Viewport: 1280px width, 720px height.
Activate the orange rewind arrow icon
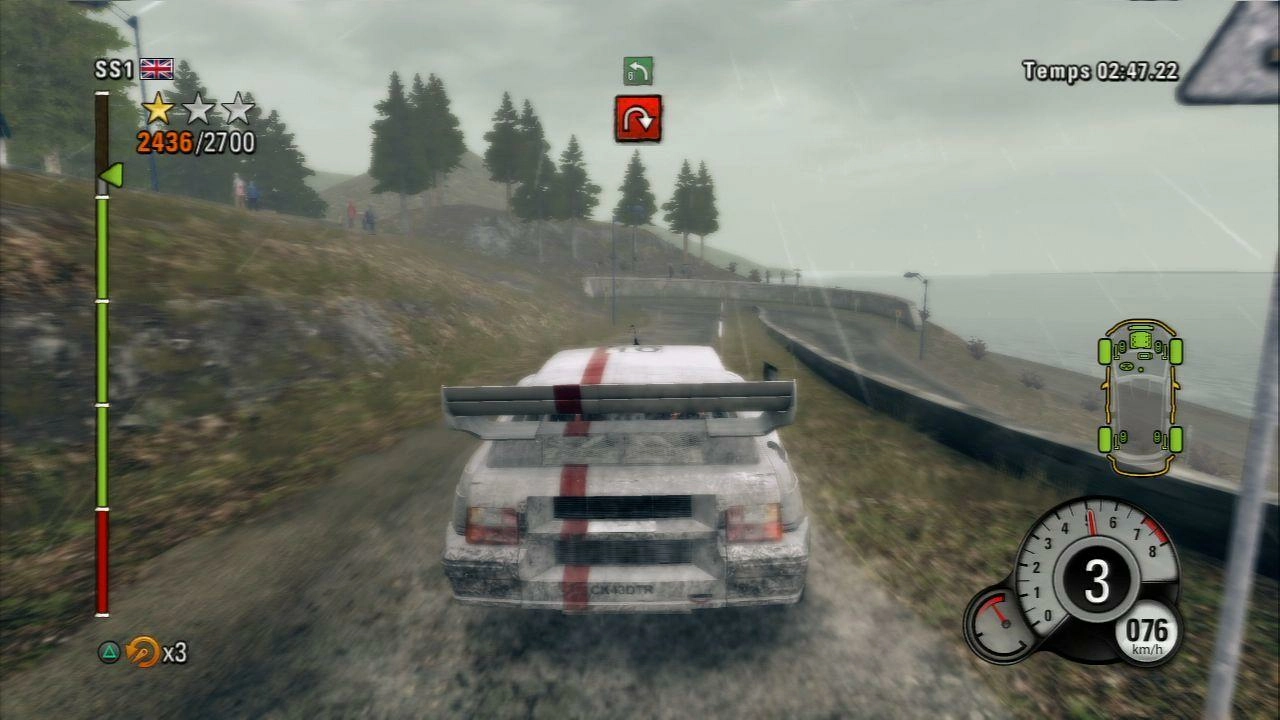coord(143,652)
